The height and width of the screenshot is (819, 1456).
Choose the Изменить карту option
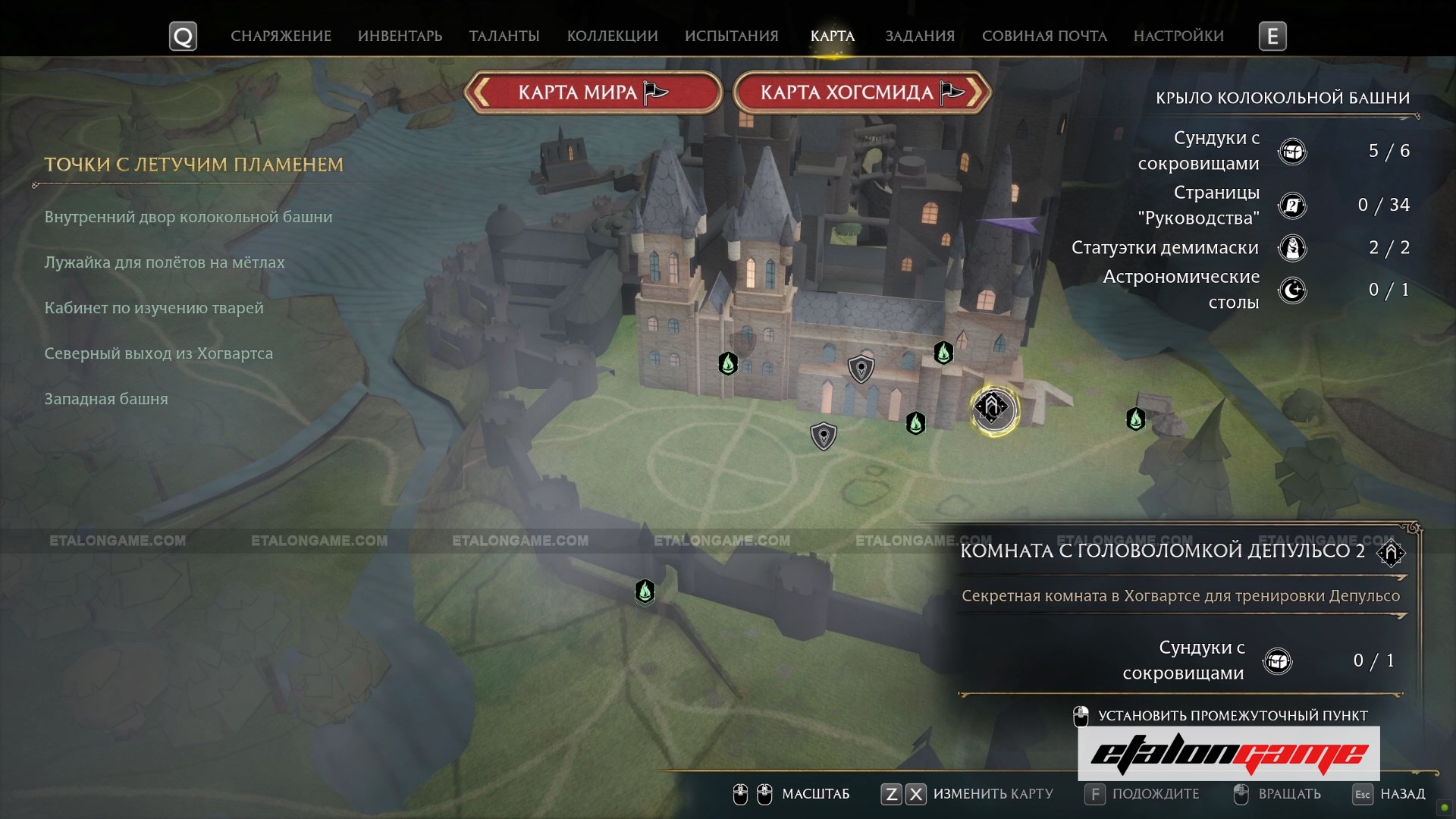coord(993,794)
